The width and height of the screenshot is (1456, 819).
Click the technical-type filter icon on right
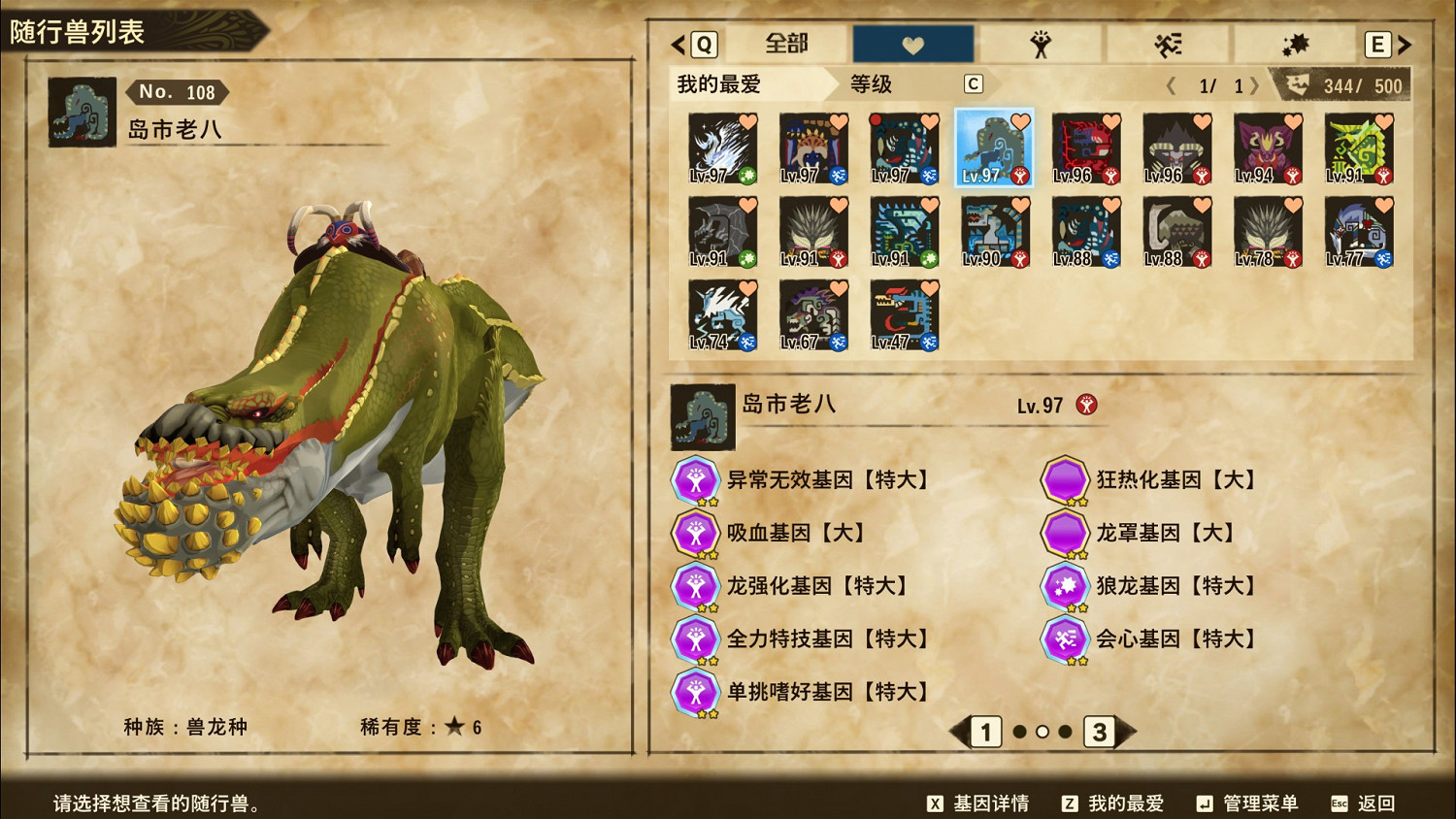pyautogui.click(x=1295, y=43)
